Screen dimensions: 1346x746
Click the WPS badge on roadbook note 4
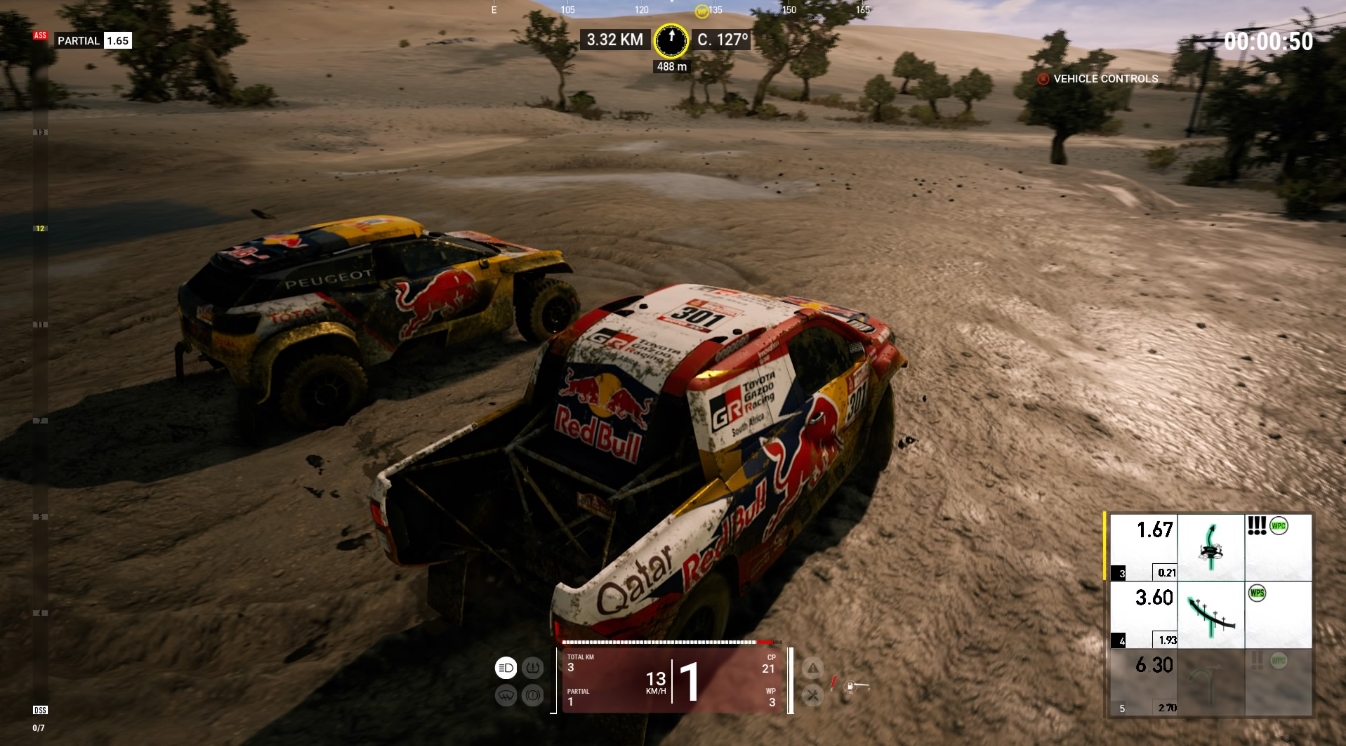coord(1257,595)
